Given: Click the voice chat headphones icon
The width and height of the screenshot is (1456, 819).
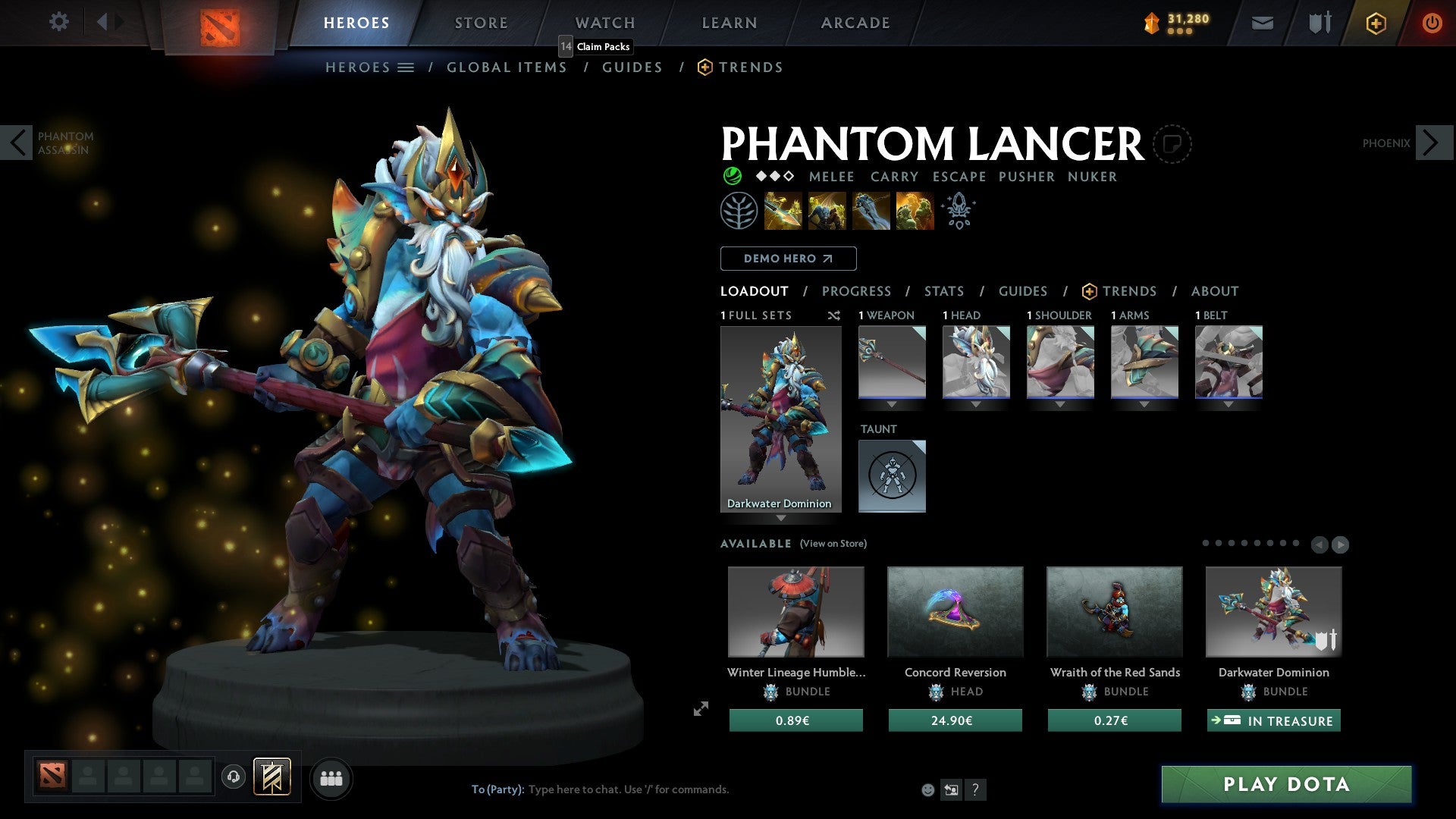Looking at the screenshot, I should (234, 777).
